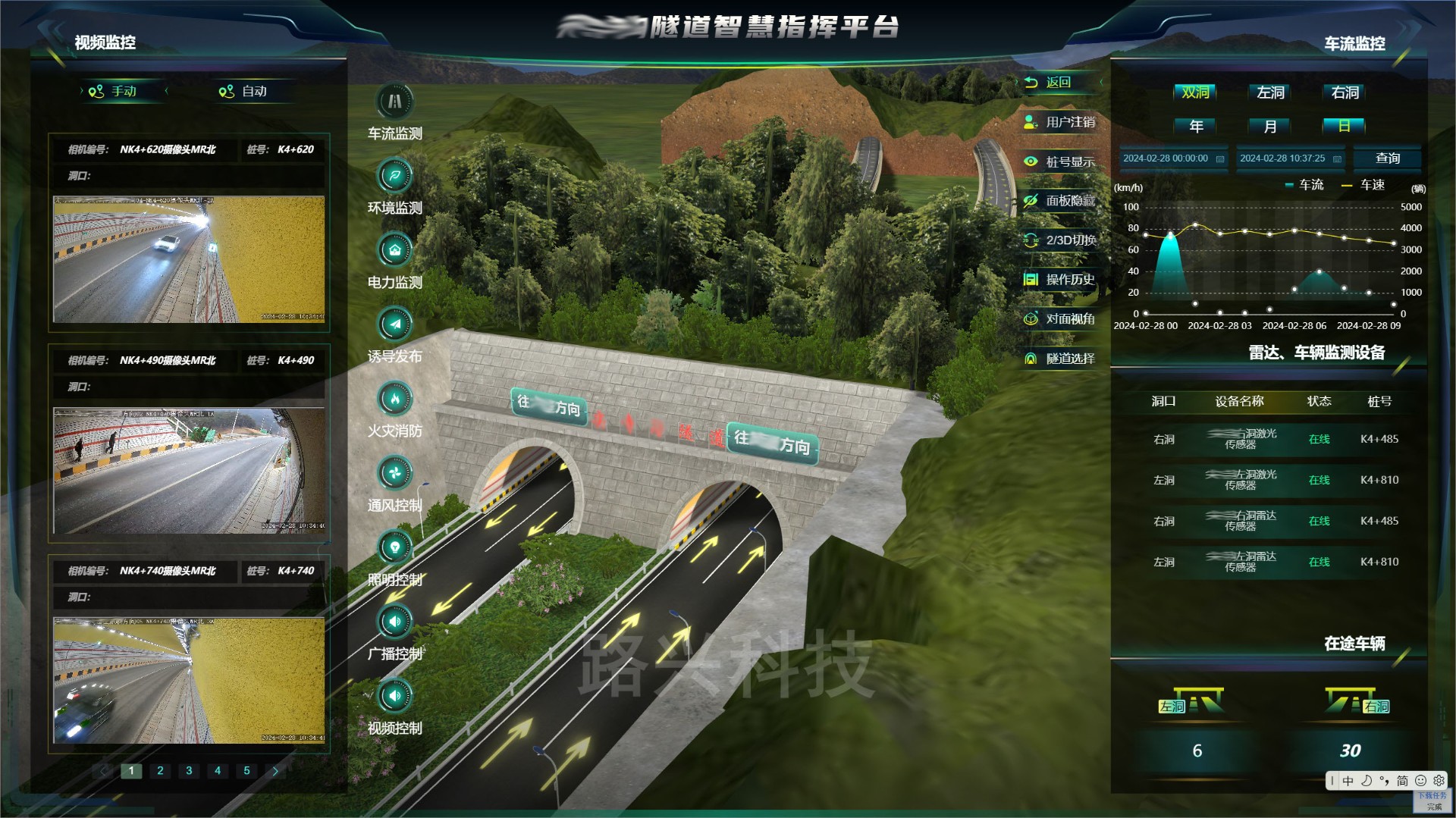
Task: Open the NK4+620 camera feed thumbnail
Action: [x=189, y=259]
